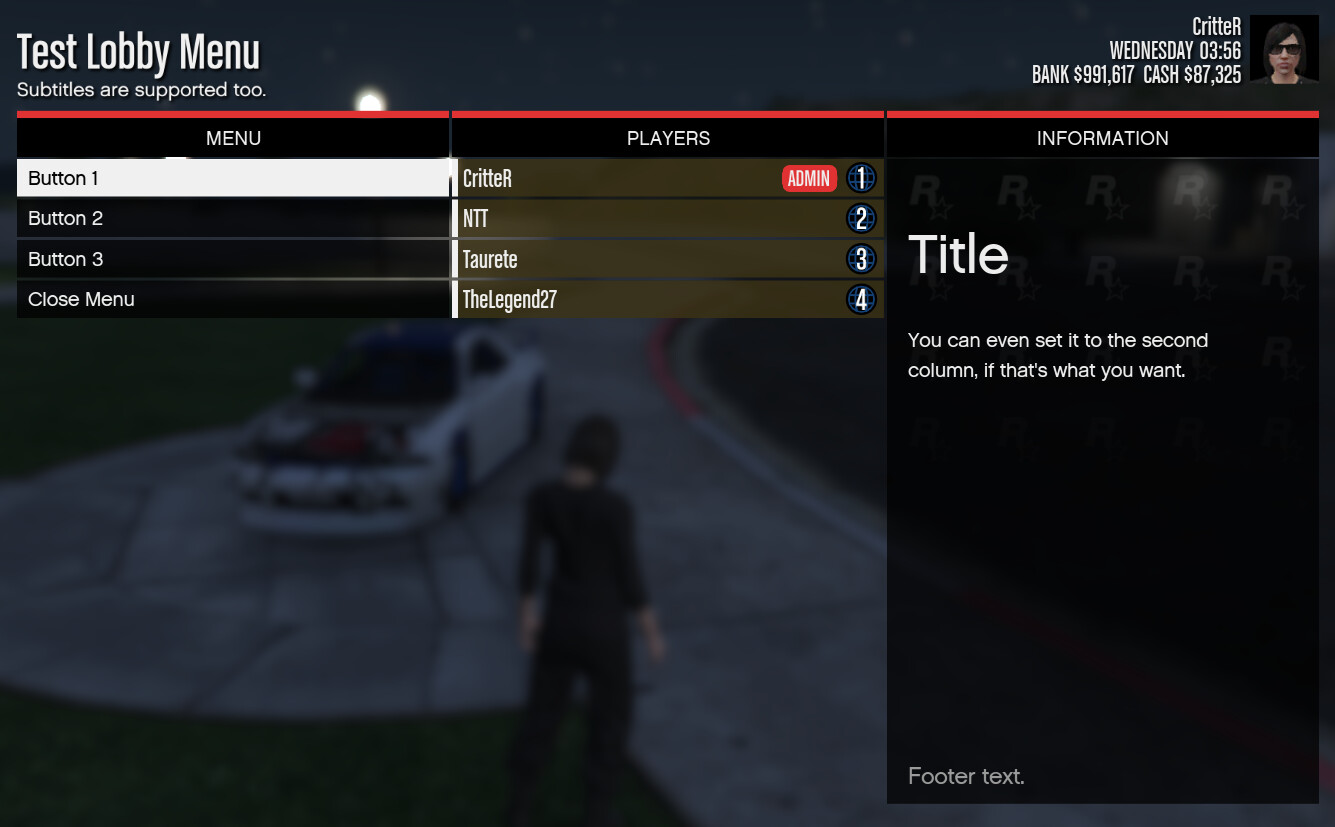
Task: Switch to the MENU tab header
Action: pyautogui.click(x=233, y=138)
